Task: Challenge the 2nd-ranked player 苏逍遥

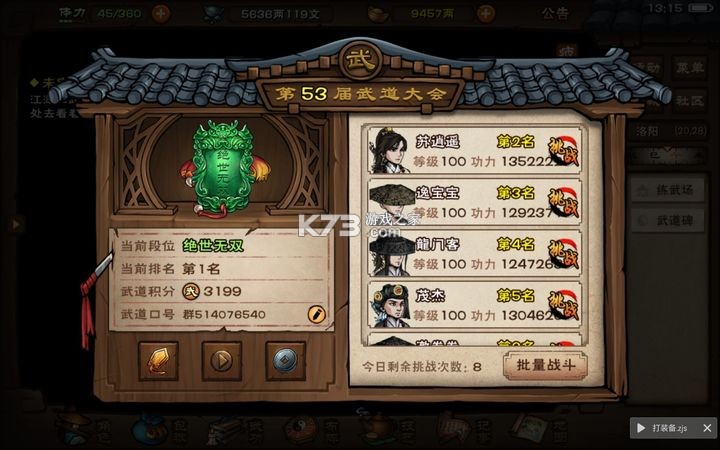Action: (x=565, y=149)
